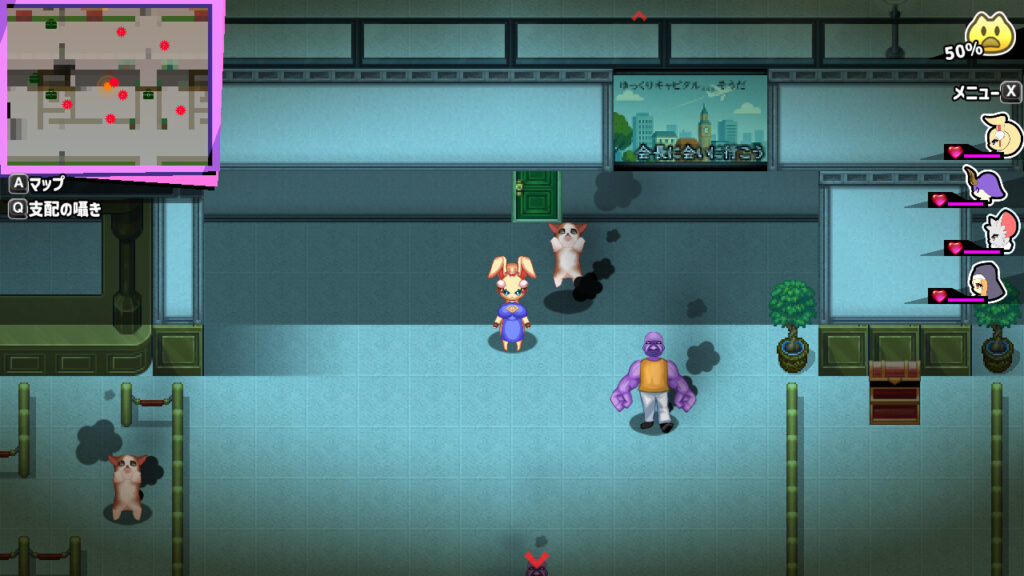The image size is (1024, 576).
Task: Choose the white-haired red-eared party member portrait
Action: coord(999,232)
